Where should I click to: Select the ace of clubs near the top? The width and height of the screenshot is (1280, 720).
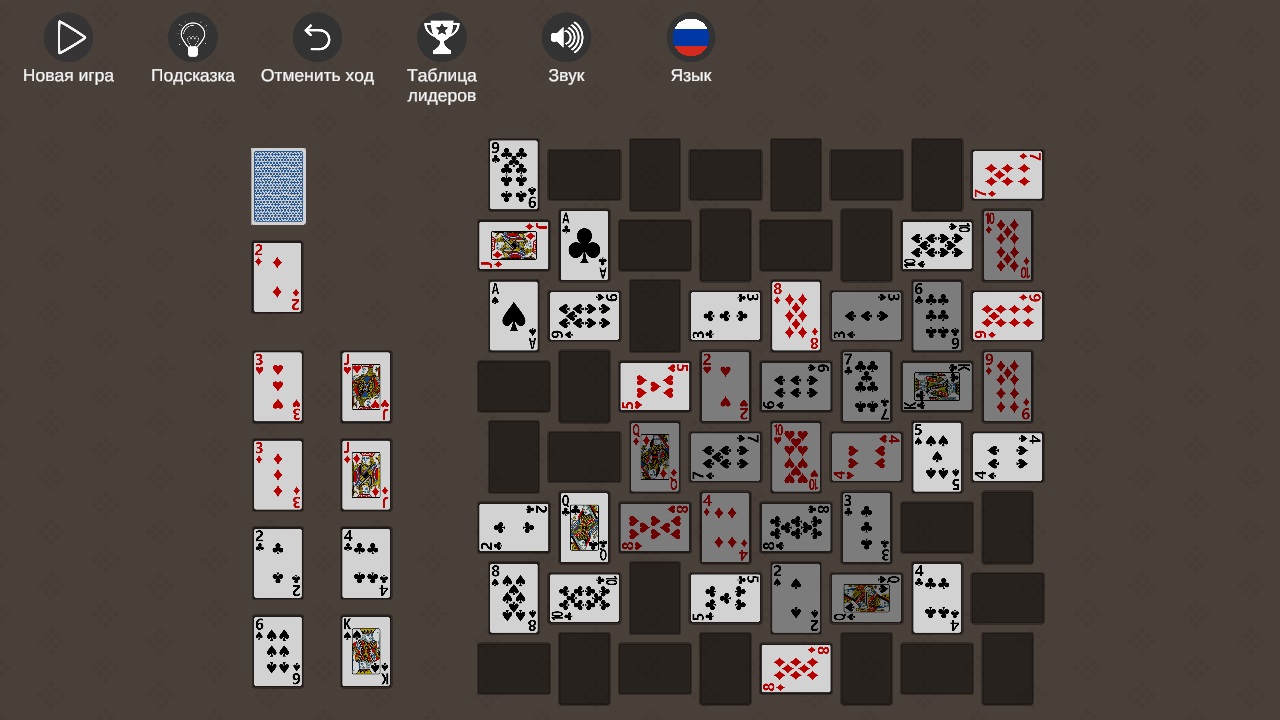pos(584,244)
